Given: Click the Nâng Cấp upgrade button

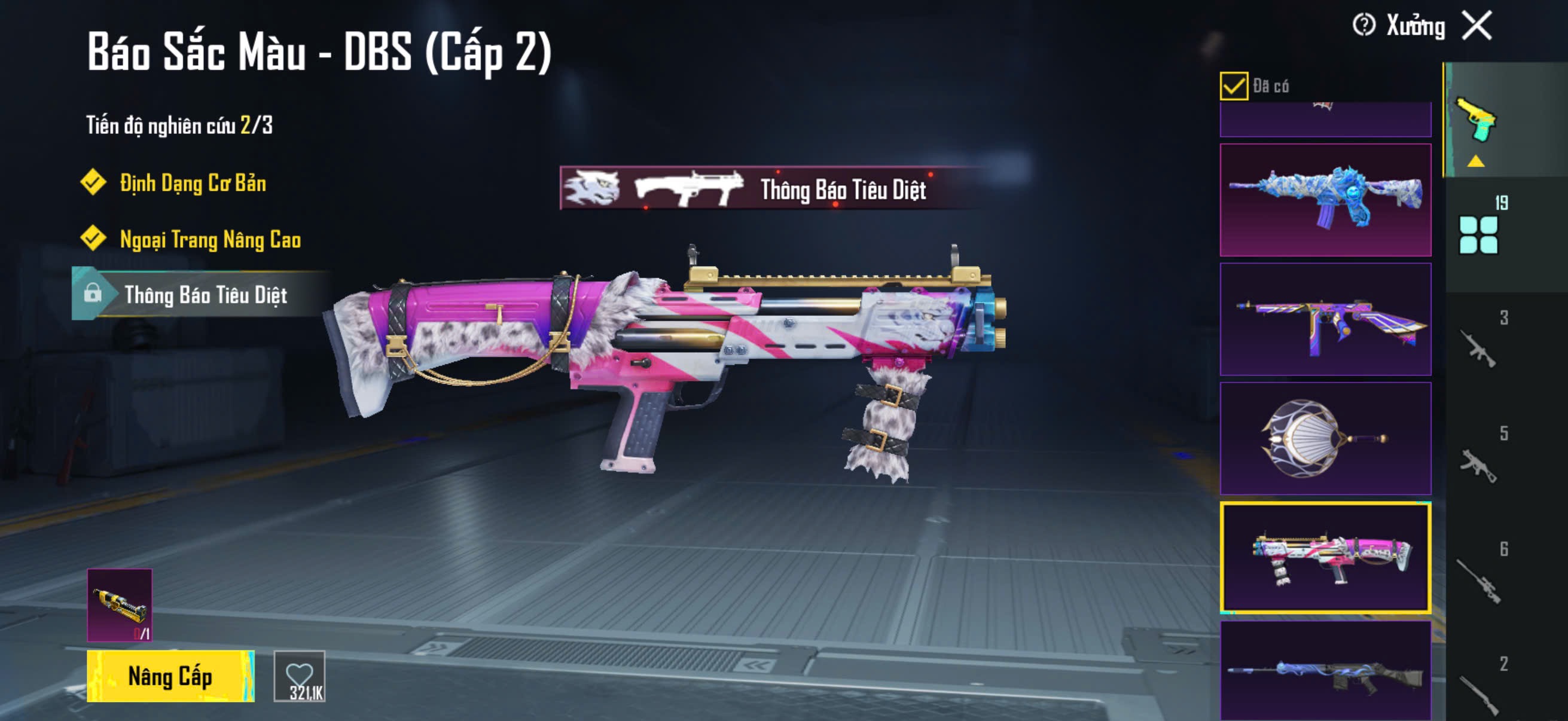Looking at the screenshot, I should click(170, 676).
